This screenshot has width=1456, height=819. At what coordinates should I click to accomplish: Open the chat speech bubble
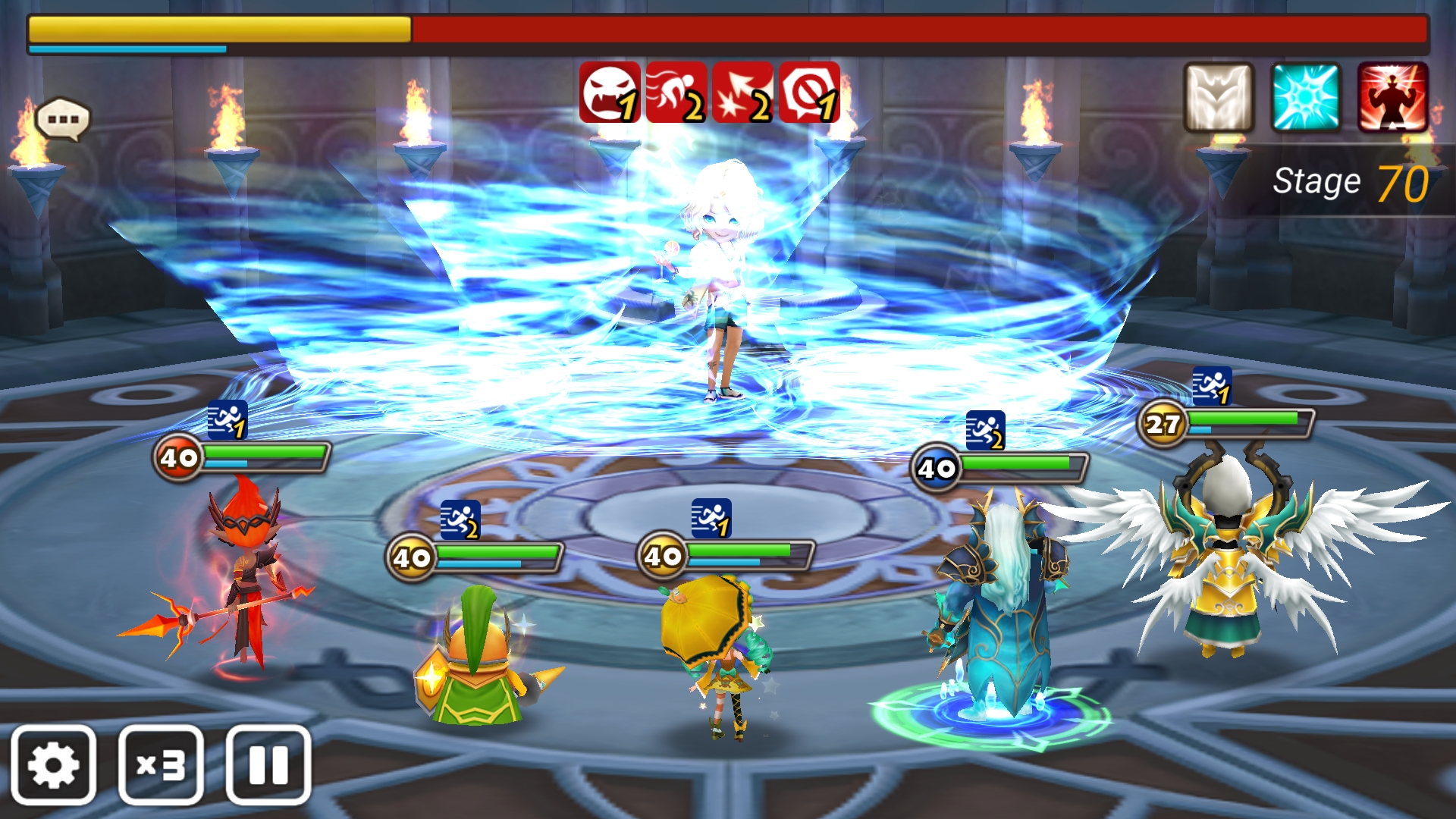tap(63, 120)
